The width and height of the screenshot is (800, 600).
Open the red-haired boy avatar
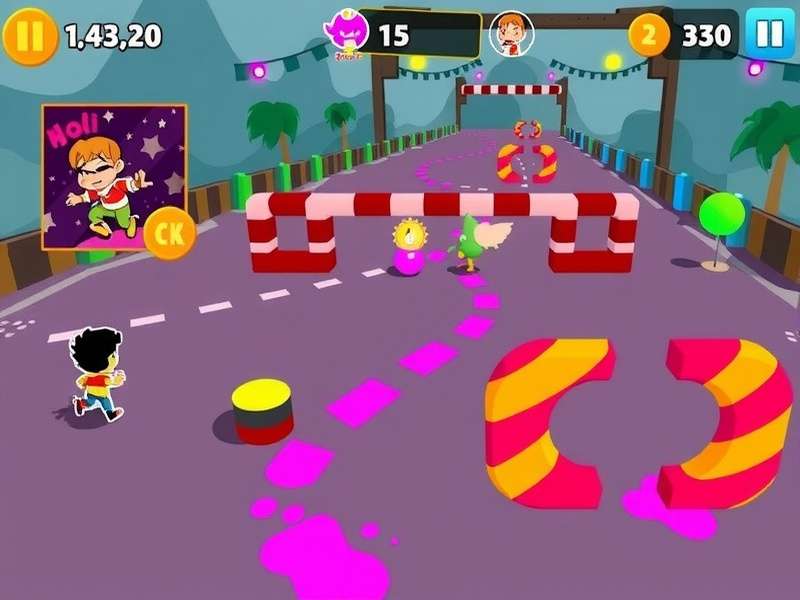coord(511,35)
